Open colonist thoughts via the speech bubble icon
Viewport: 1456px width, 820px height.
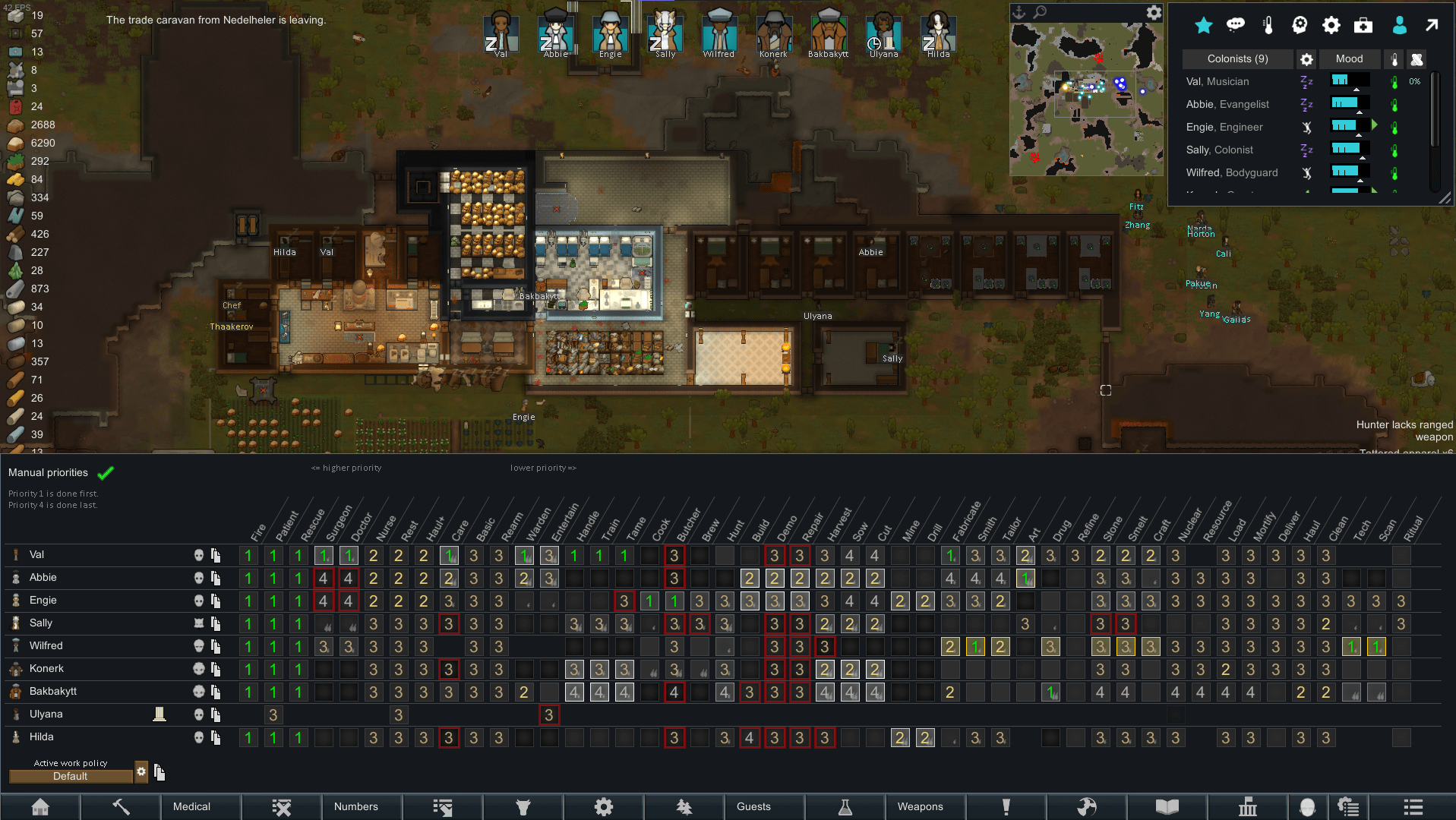[1236, 24]
